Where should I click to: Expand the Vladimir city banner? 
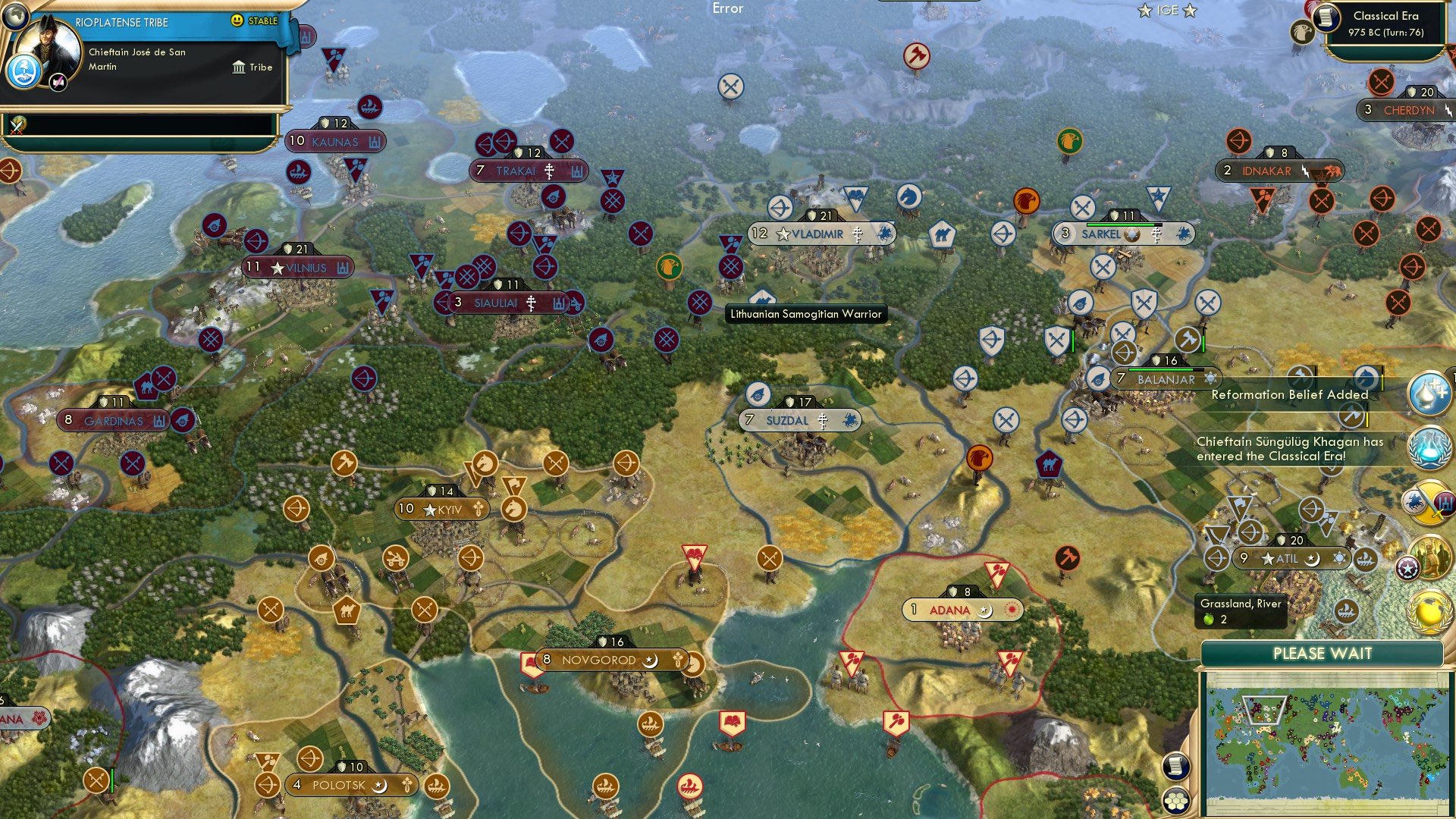[815, 234]
